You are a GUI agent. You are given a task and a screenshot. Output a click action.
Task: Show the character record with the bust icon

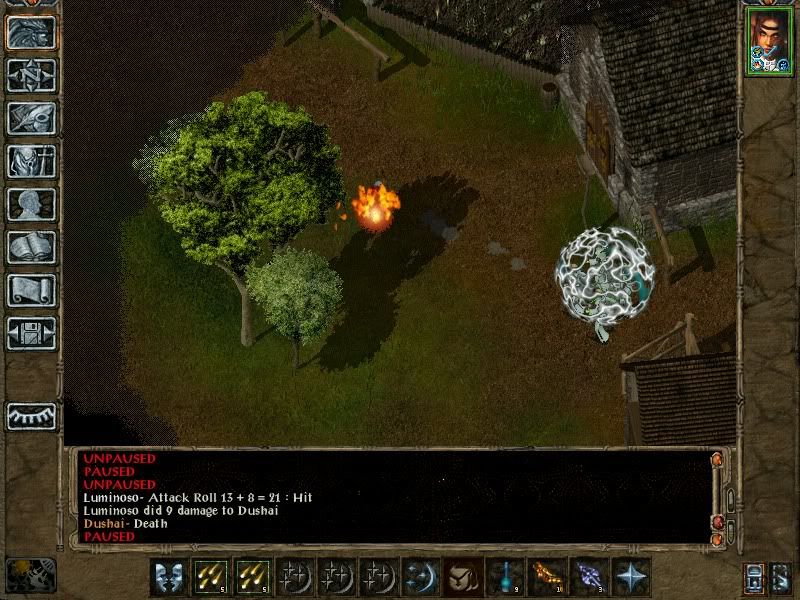[x=31, y=204]
